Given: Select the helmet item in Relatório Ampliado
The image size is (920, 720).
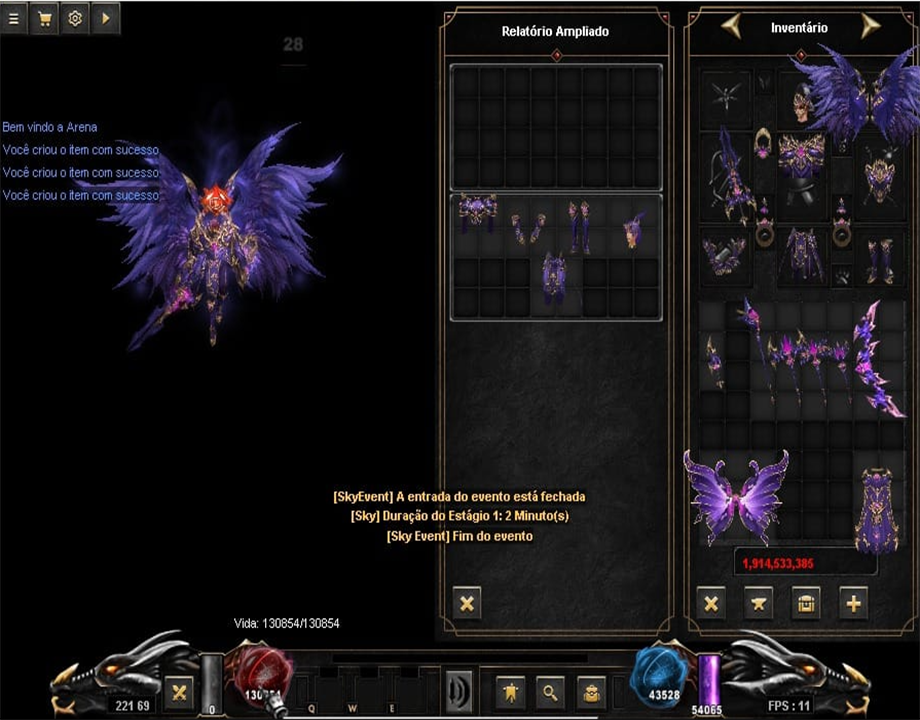Looking at the screenshot, I should [633, 230].
